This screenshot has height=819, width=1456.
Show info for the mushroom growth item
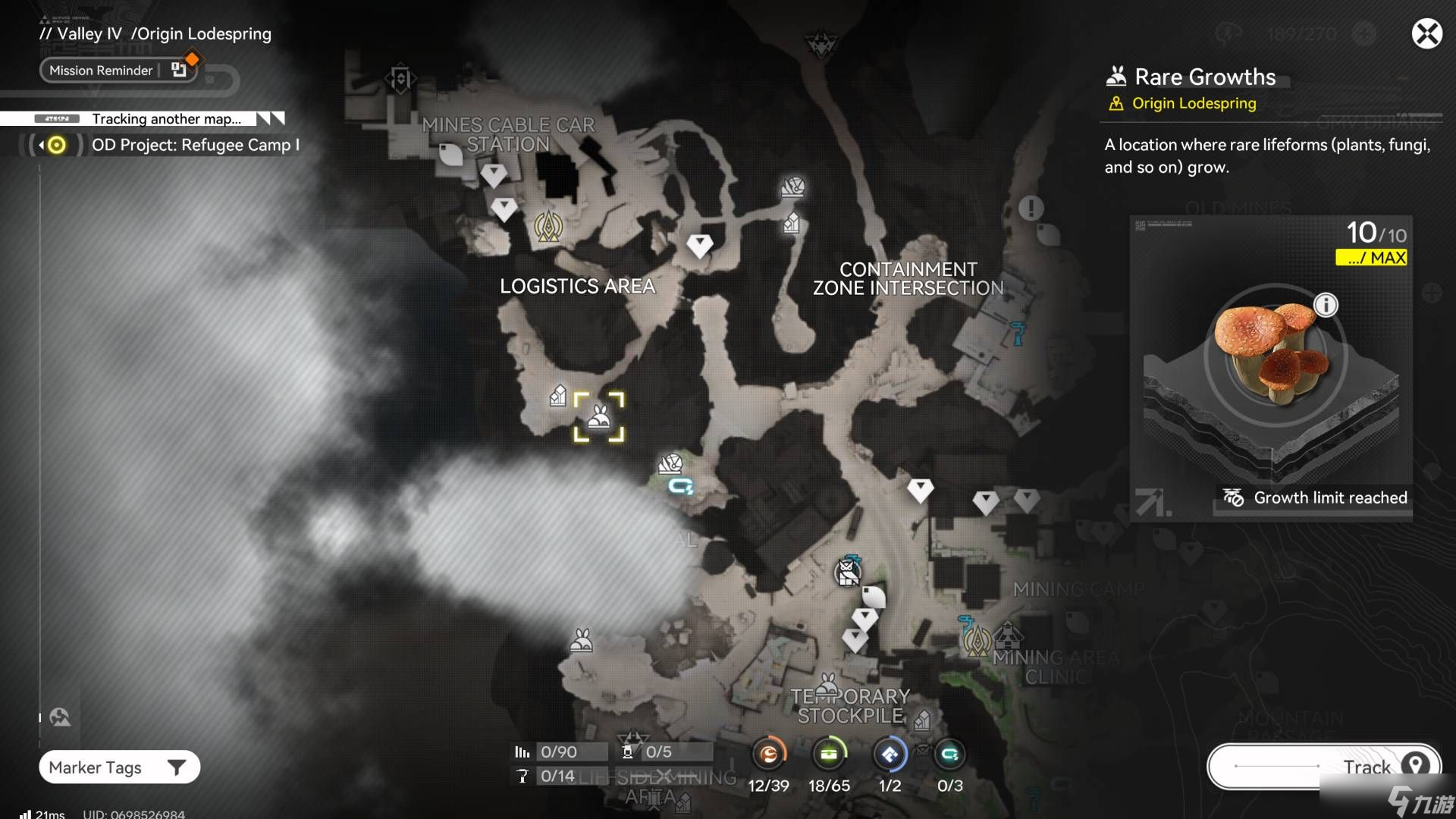(x=1326, y=306)
